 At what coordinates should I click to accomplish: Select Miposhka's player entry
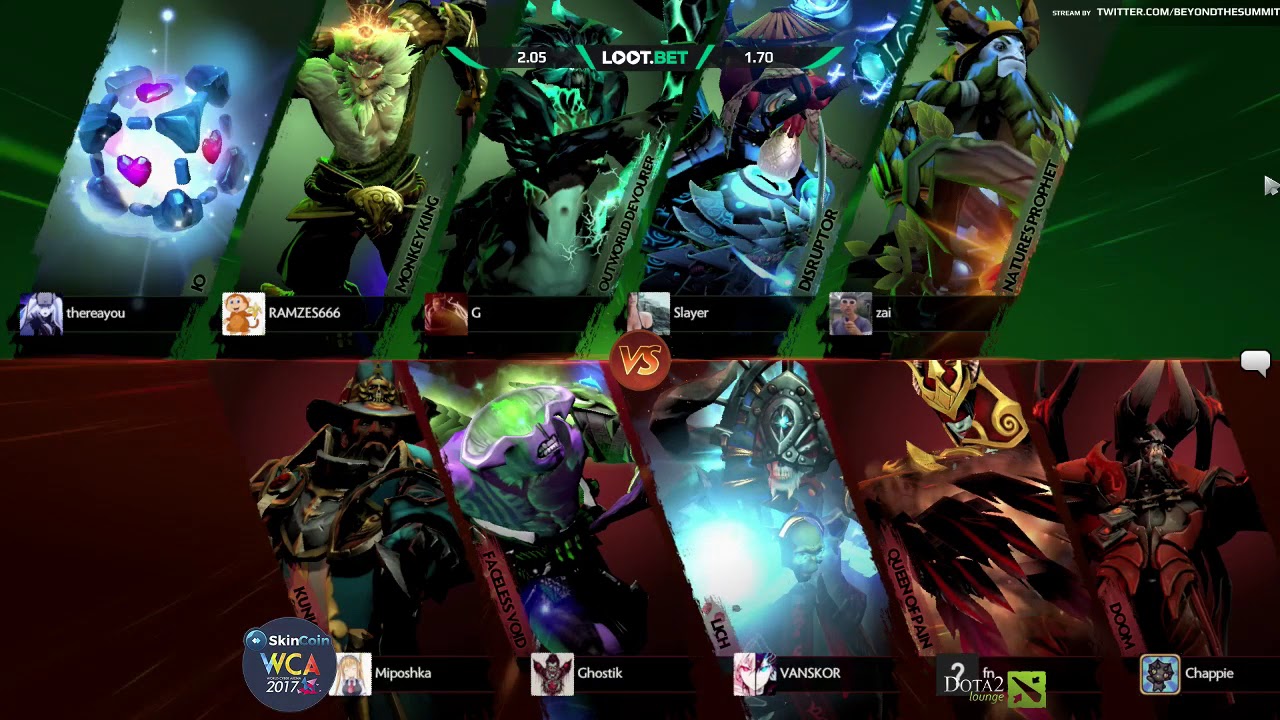click(402, 673)
